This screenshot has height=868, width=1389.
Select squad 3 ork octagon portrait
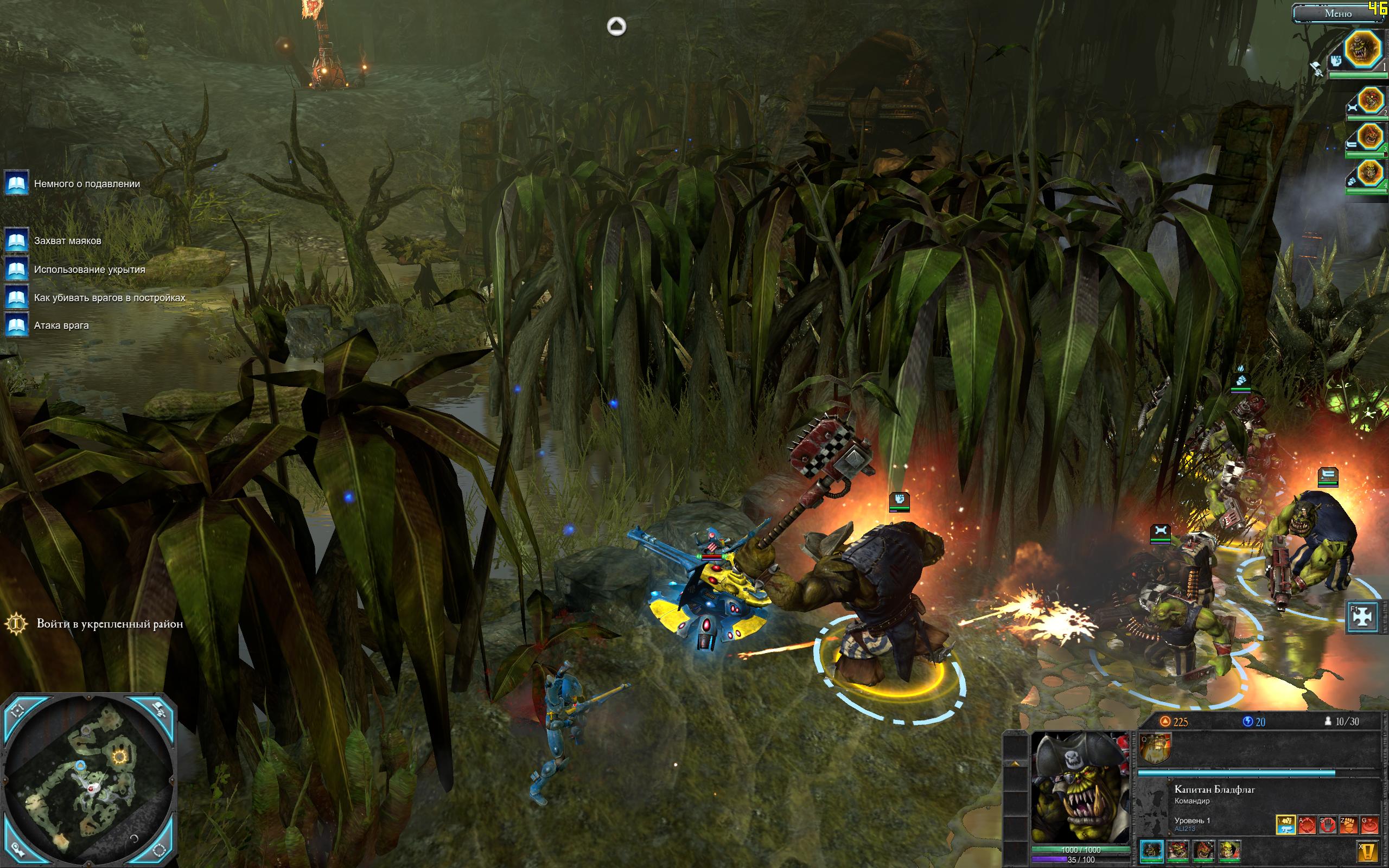coord(1369,138)
